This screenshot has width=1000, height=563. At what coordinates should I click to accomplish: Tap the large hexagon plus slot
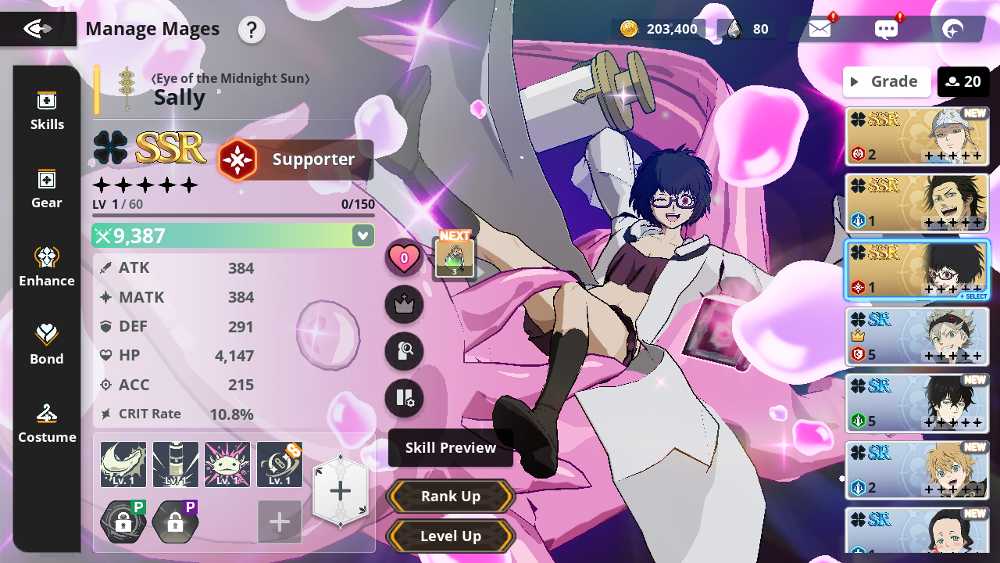click(340, 490)
